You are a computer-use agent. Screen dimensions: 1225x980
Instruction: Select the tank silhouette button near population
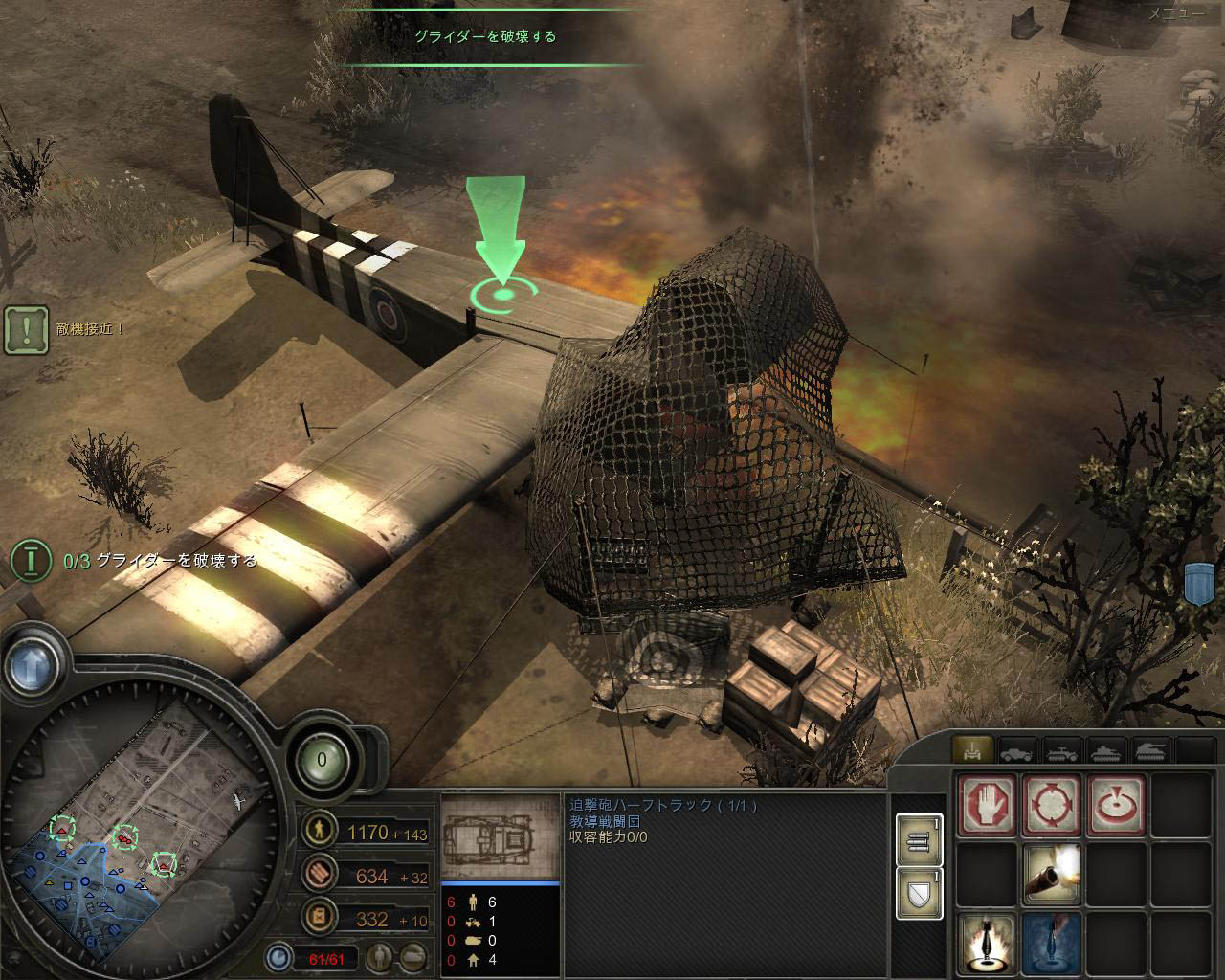tap(413, 955)
